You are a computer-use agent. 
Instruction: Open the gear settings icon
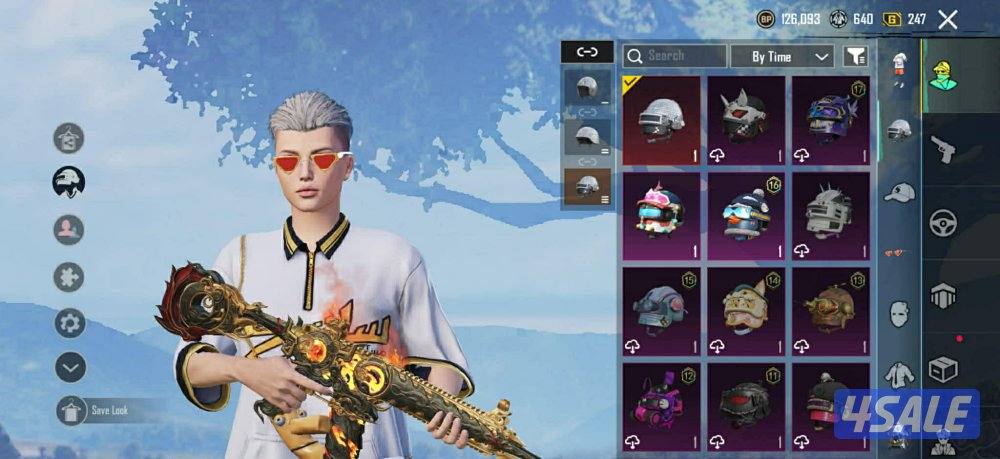69,322
